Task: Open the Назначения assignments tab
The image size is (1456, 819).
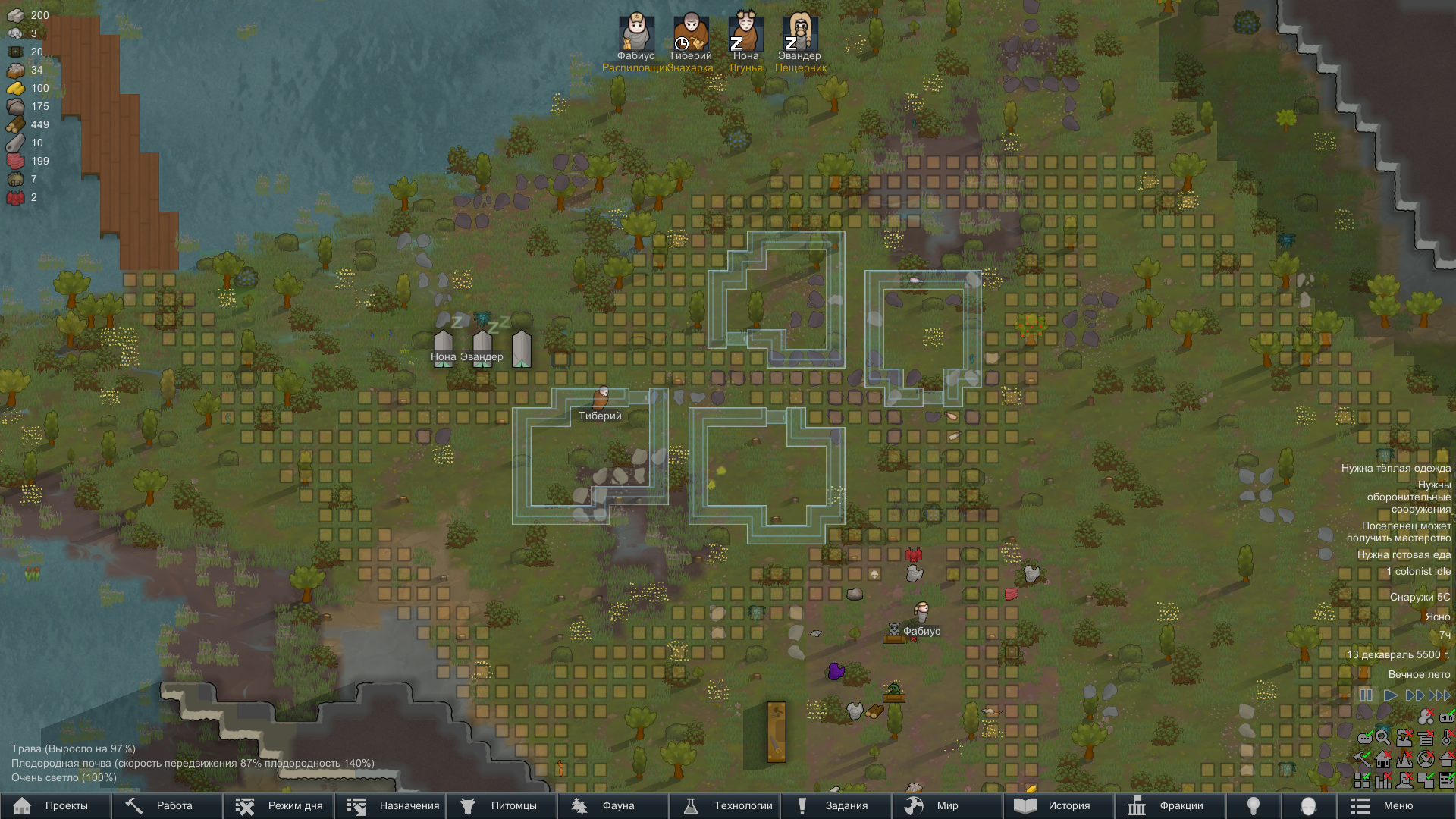Action: pyautogui.click(x=389, y=805)
